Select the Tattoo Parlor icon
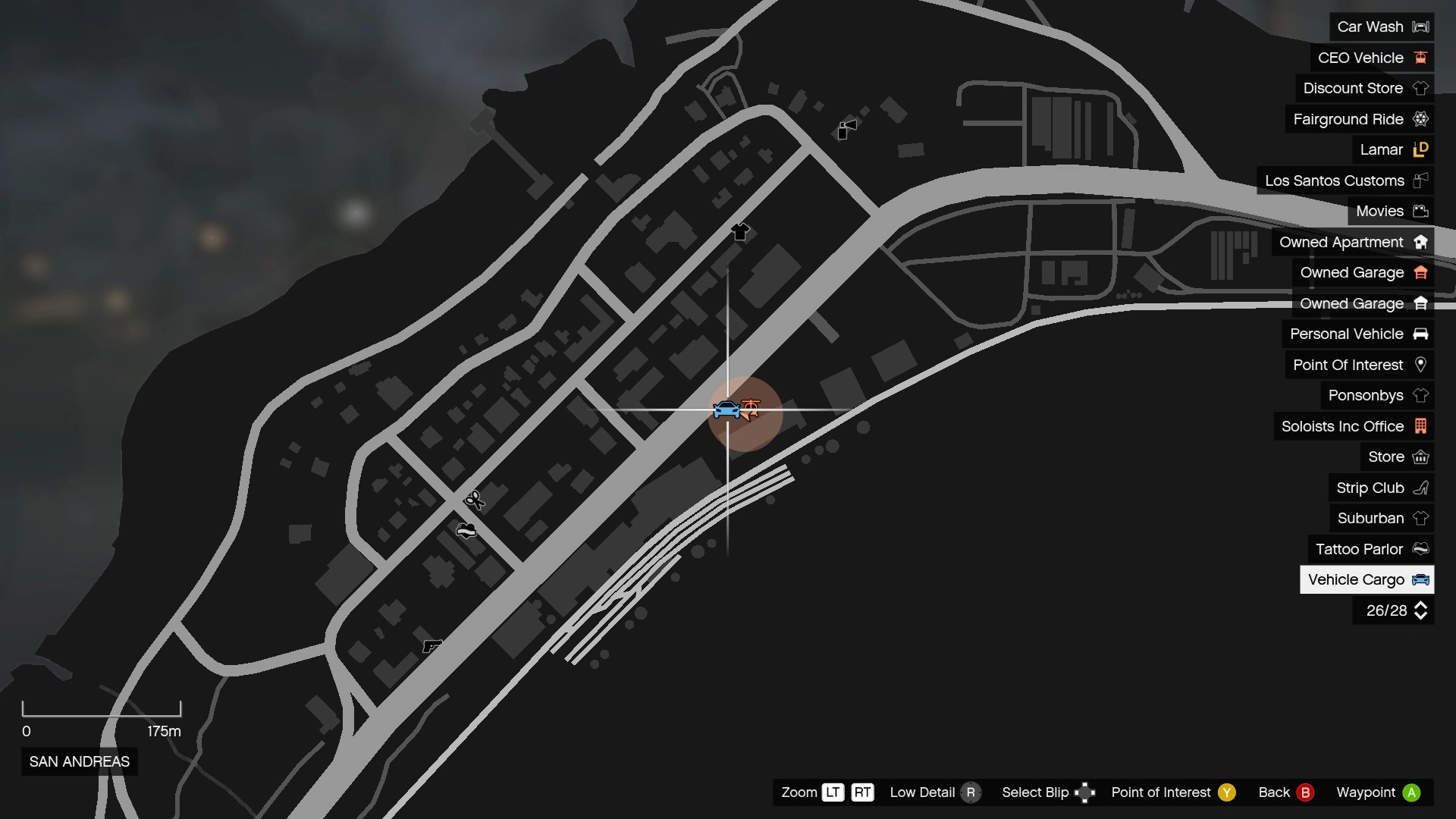 1421,549
